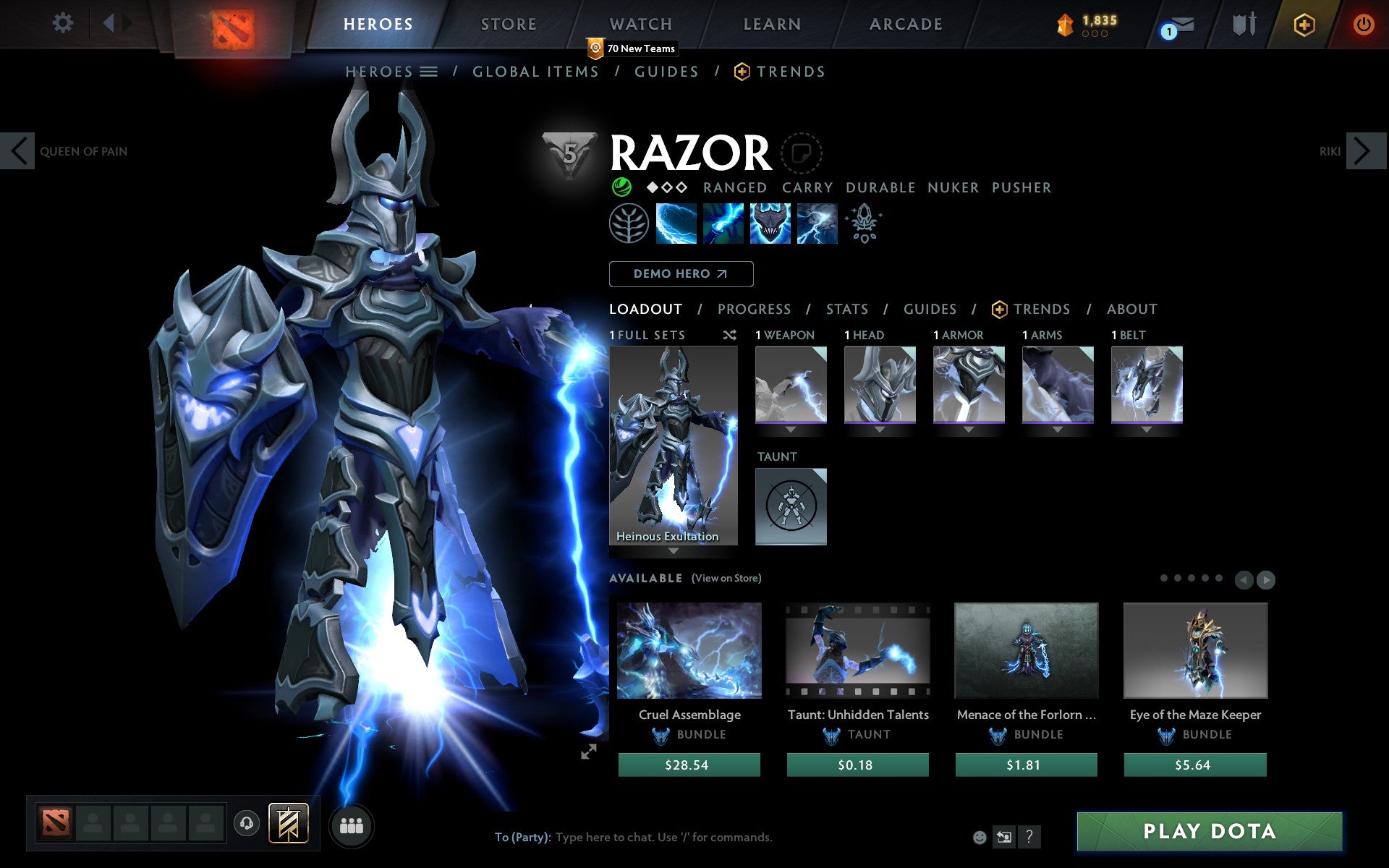Switch to the STATS tab
This screenshot has width=1389, height=868.
click(x=846, y=309)
